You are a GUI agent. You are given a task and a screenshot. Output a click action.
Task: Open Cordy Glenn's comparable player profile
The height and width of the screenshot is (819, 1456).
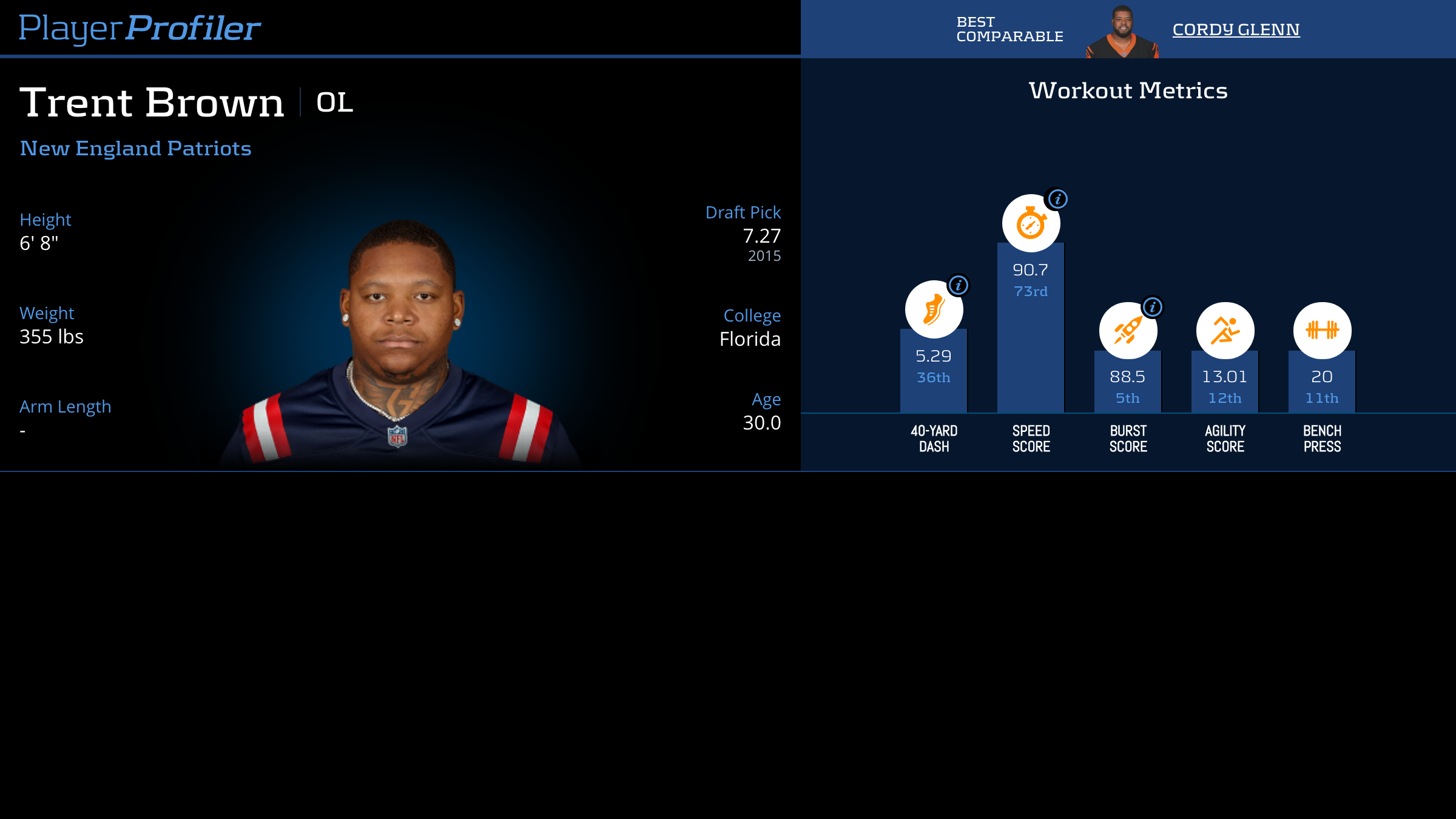pyautogui.click(x=1236, y=29)
